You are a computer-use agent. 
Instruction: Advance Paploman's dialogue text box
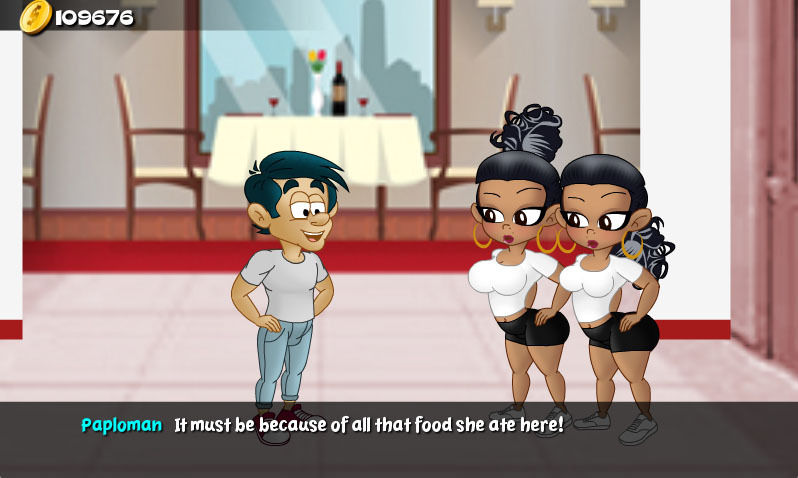click(x=398, y=438)
